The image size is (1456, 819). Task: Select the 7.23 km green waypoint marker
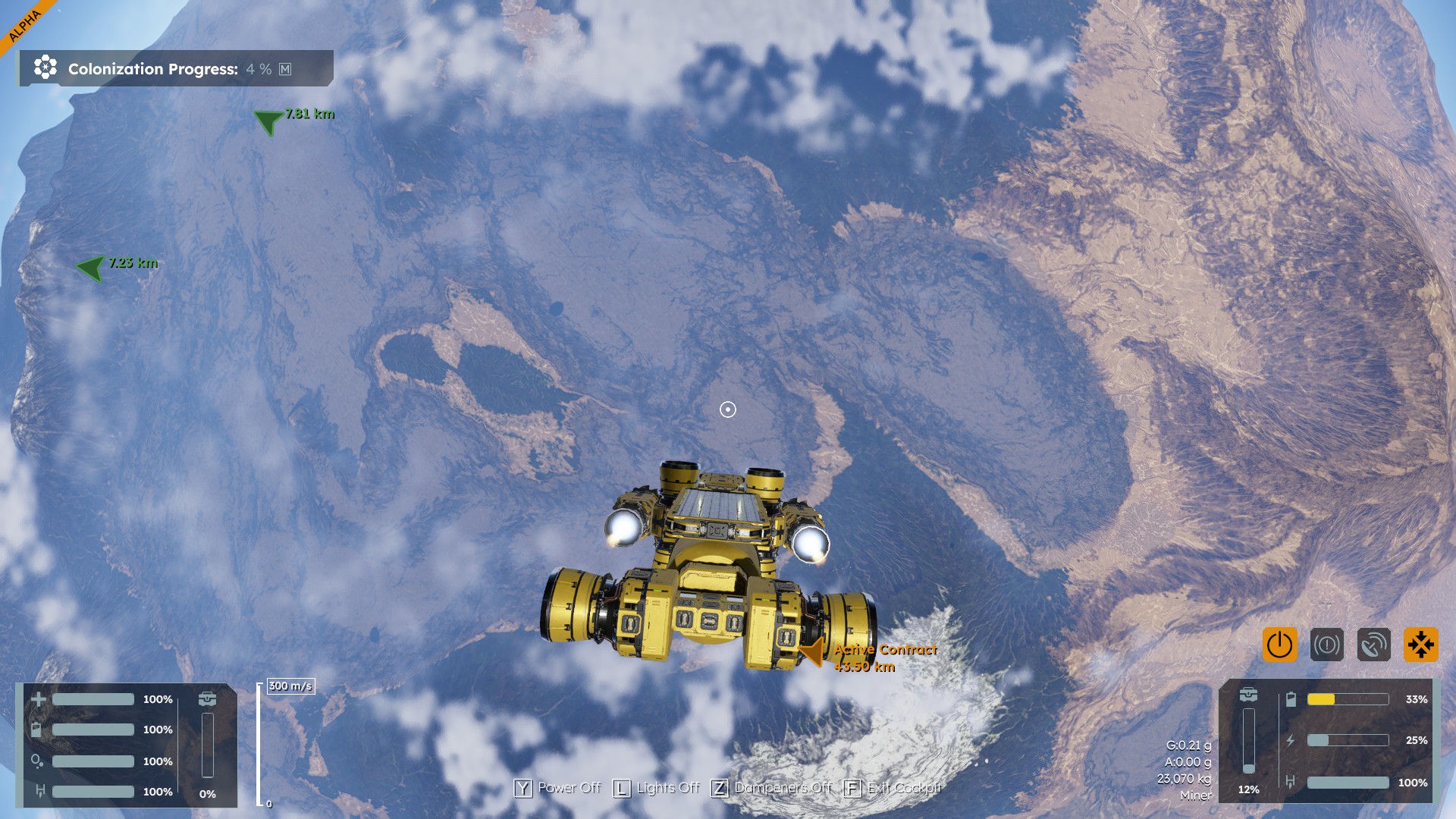click(91, 267)
